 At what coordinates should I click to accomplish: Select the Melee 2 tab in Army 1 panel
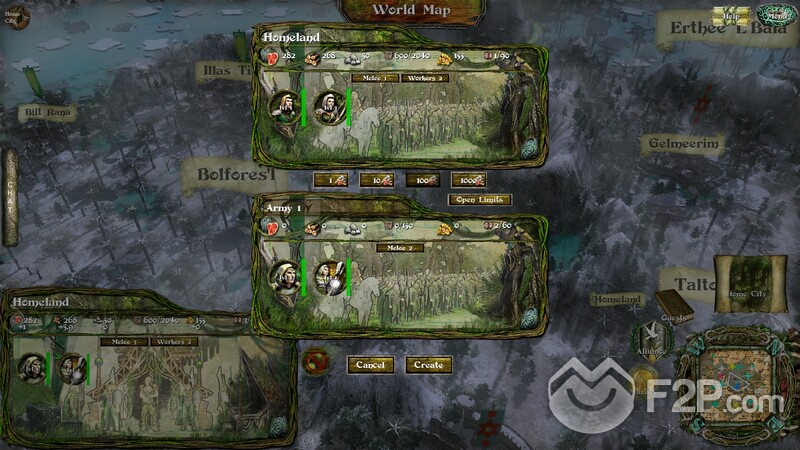pos(399,247)
